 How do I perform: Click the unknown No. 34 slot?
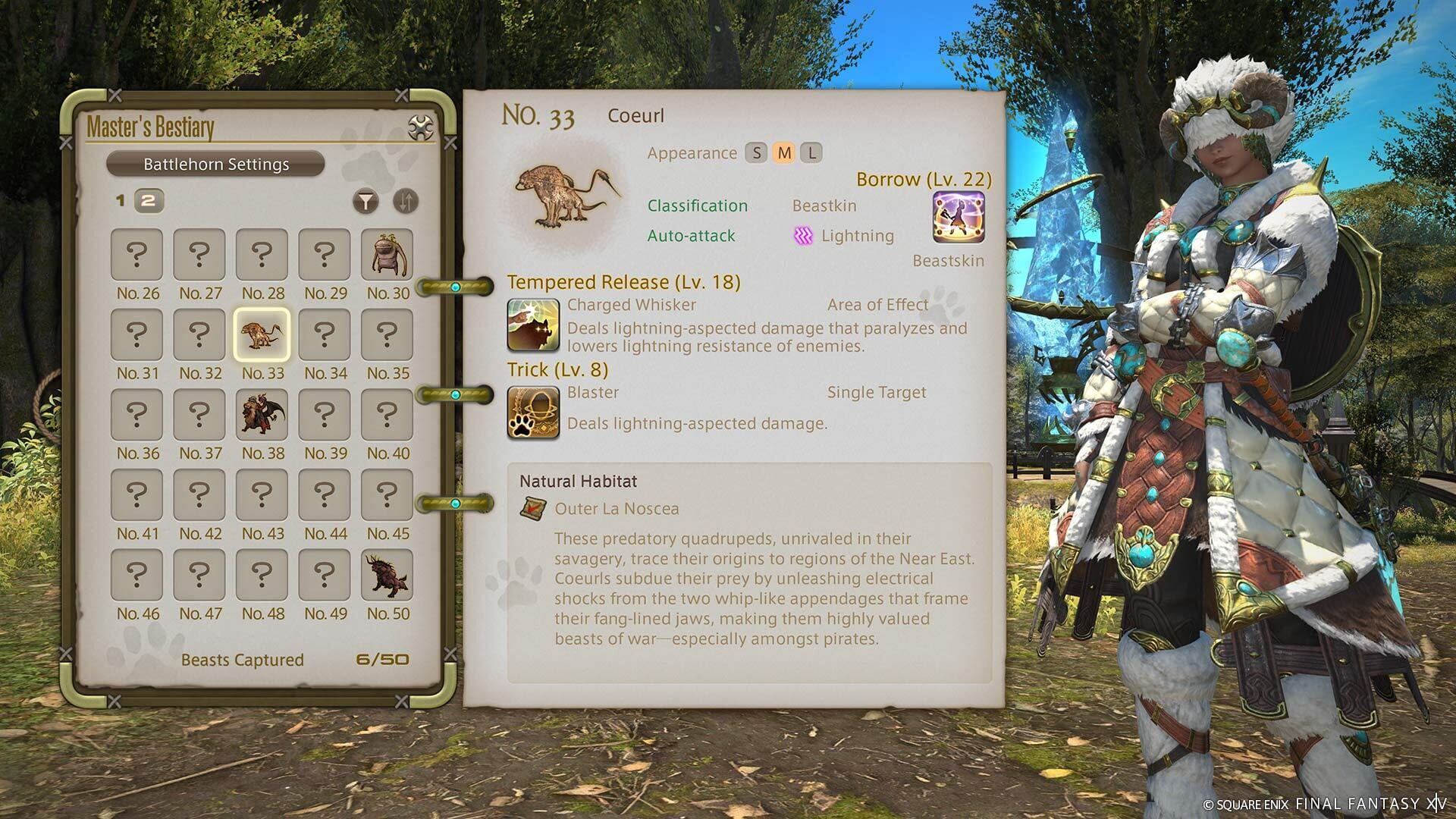[x=325, y=334]
